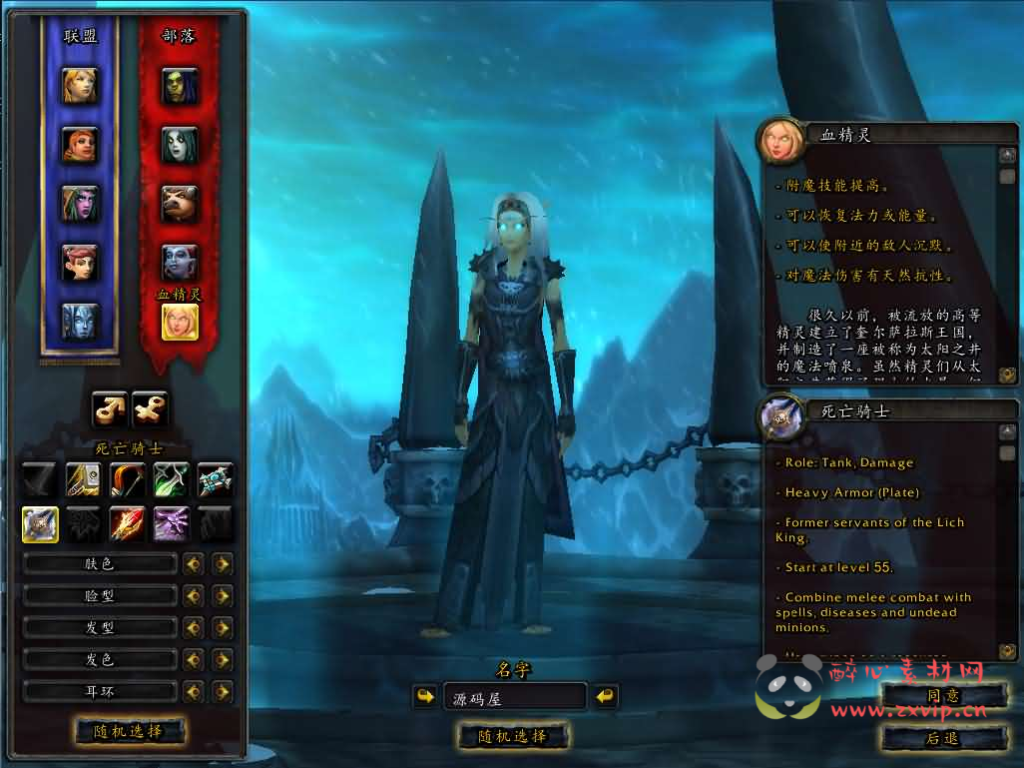Screen dimensions: 1024x768
Task: Choose the Dwarf race portrait
Action: [x=80, y=145]
